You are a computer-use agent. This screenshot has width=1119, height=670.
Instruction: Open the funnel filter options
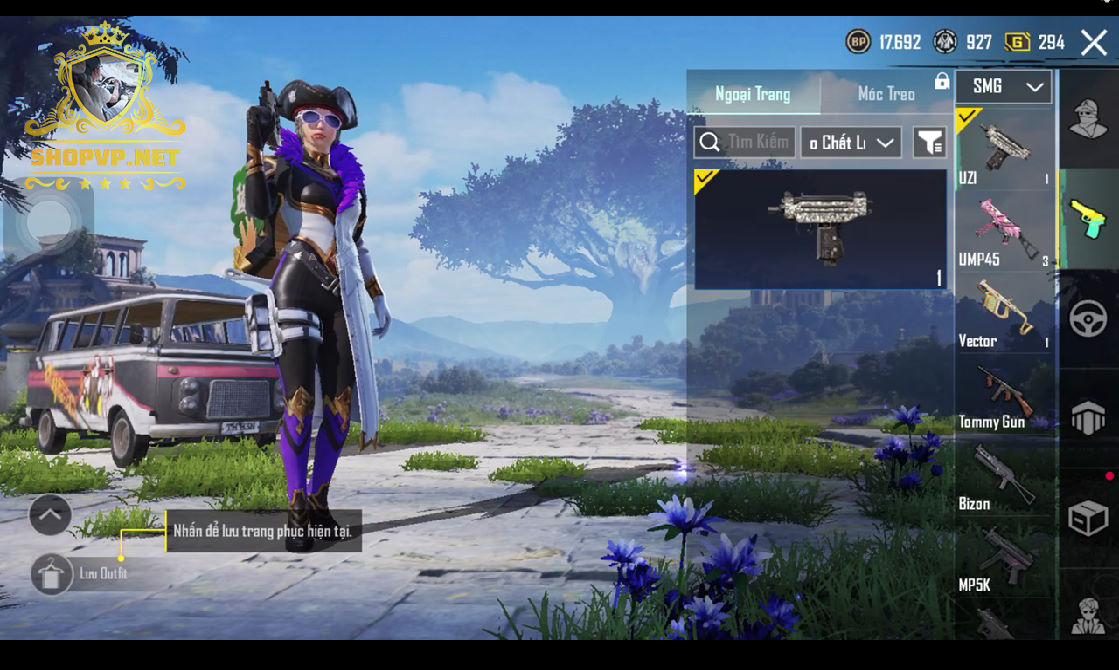929,142
